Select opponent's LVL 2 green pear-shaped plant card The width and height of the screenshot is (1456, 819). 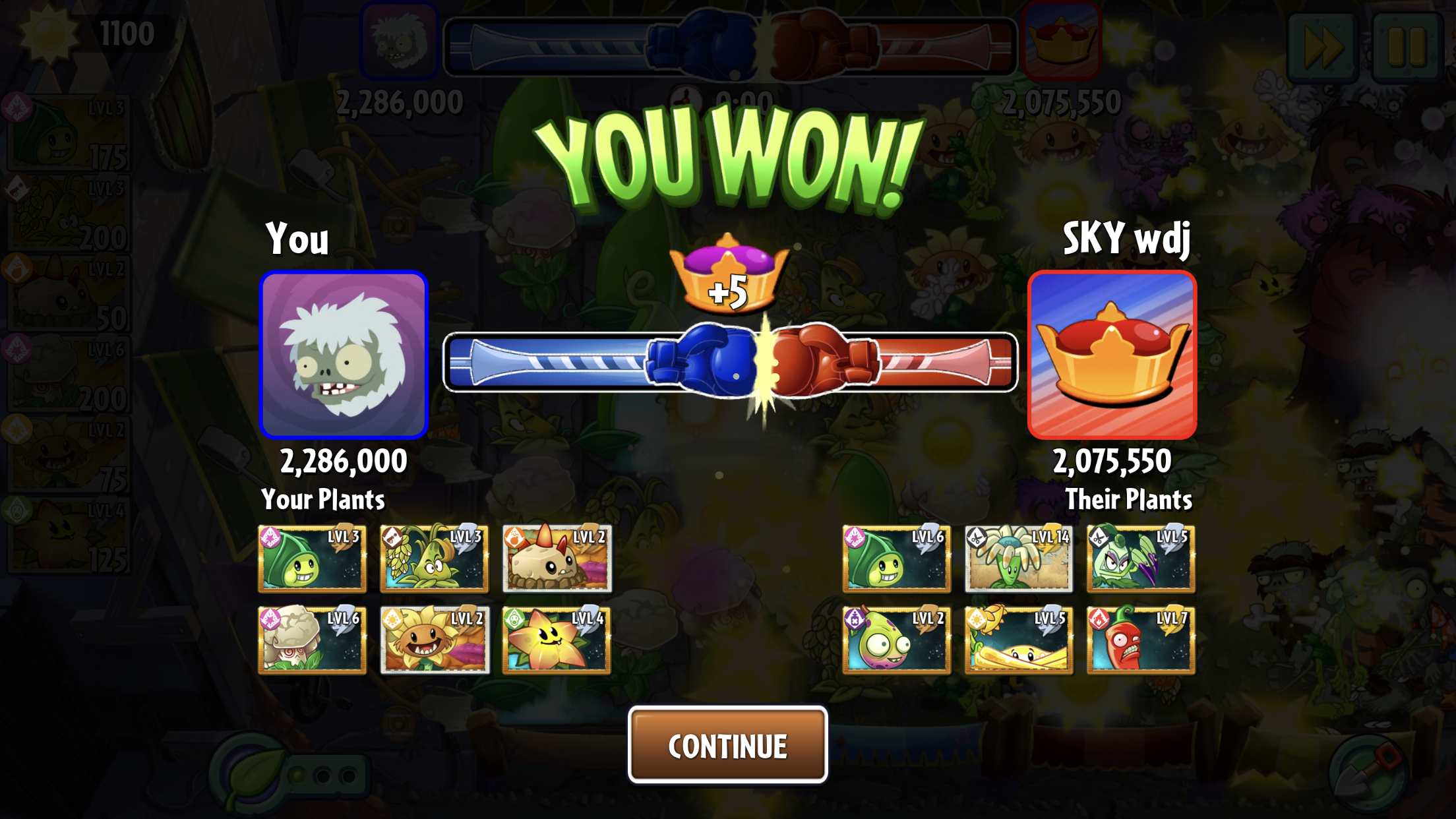point(896,640)
